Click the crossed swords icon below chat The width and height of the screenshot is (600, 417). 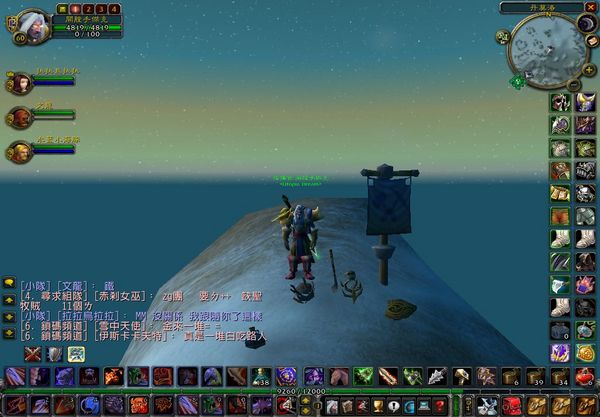click(34, 353)
